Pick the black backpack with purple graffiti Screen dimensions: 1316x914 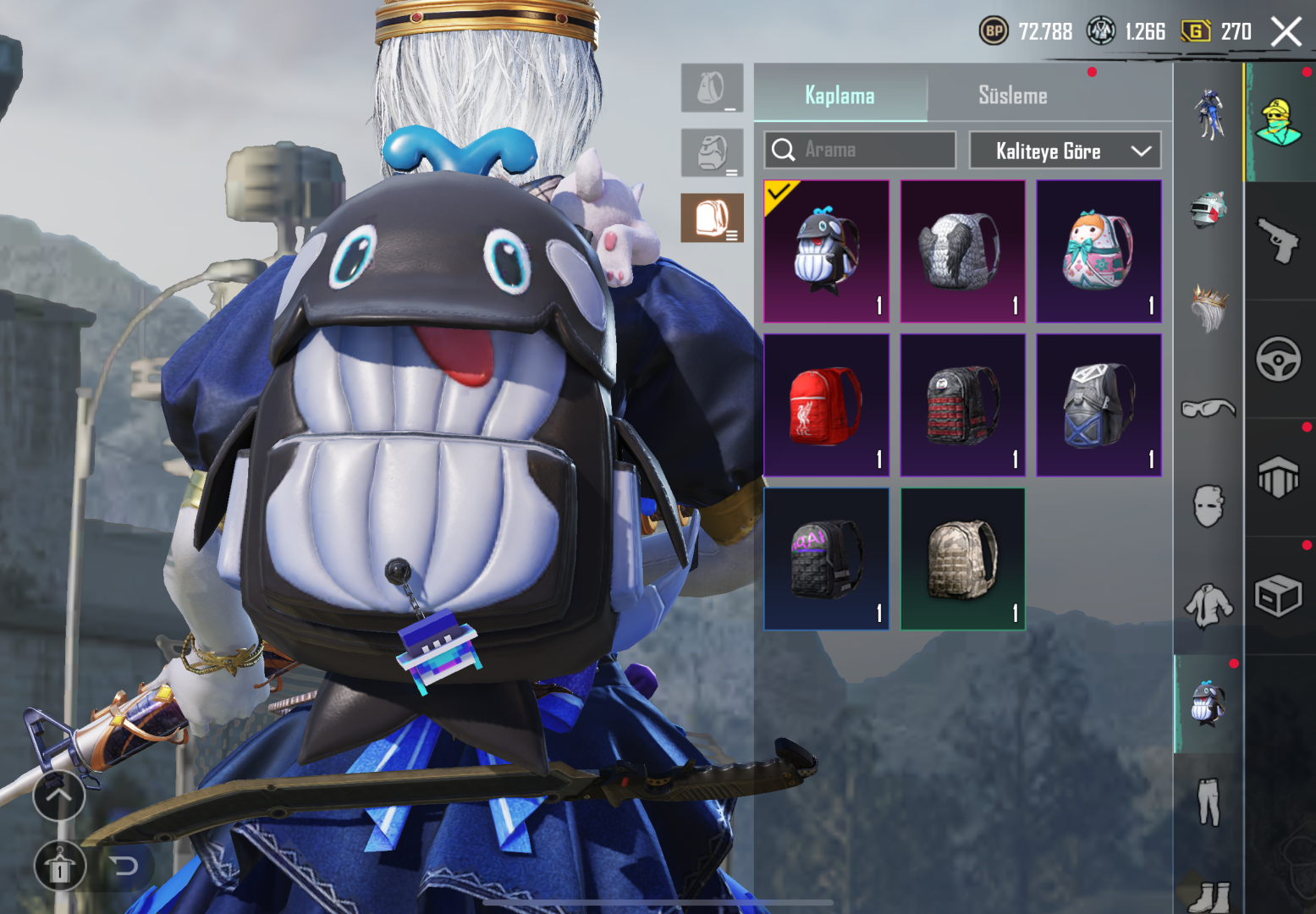pos(826,559)
